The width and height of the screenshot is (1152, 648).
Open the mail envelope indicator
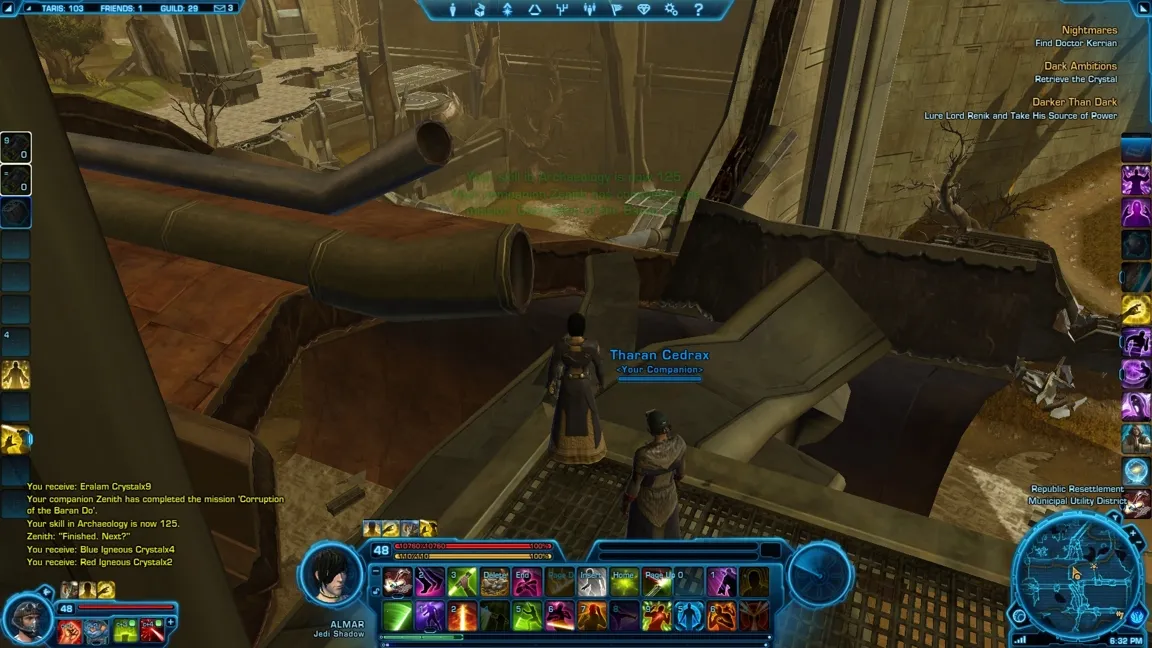pyautogui.click(x=222, y=8)
